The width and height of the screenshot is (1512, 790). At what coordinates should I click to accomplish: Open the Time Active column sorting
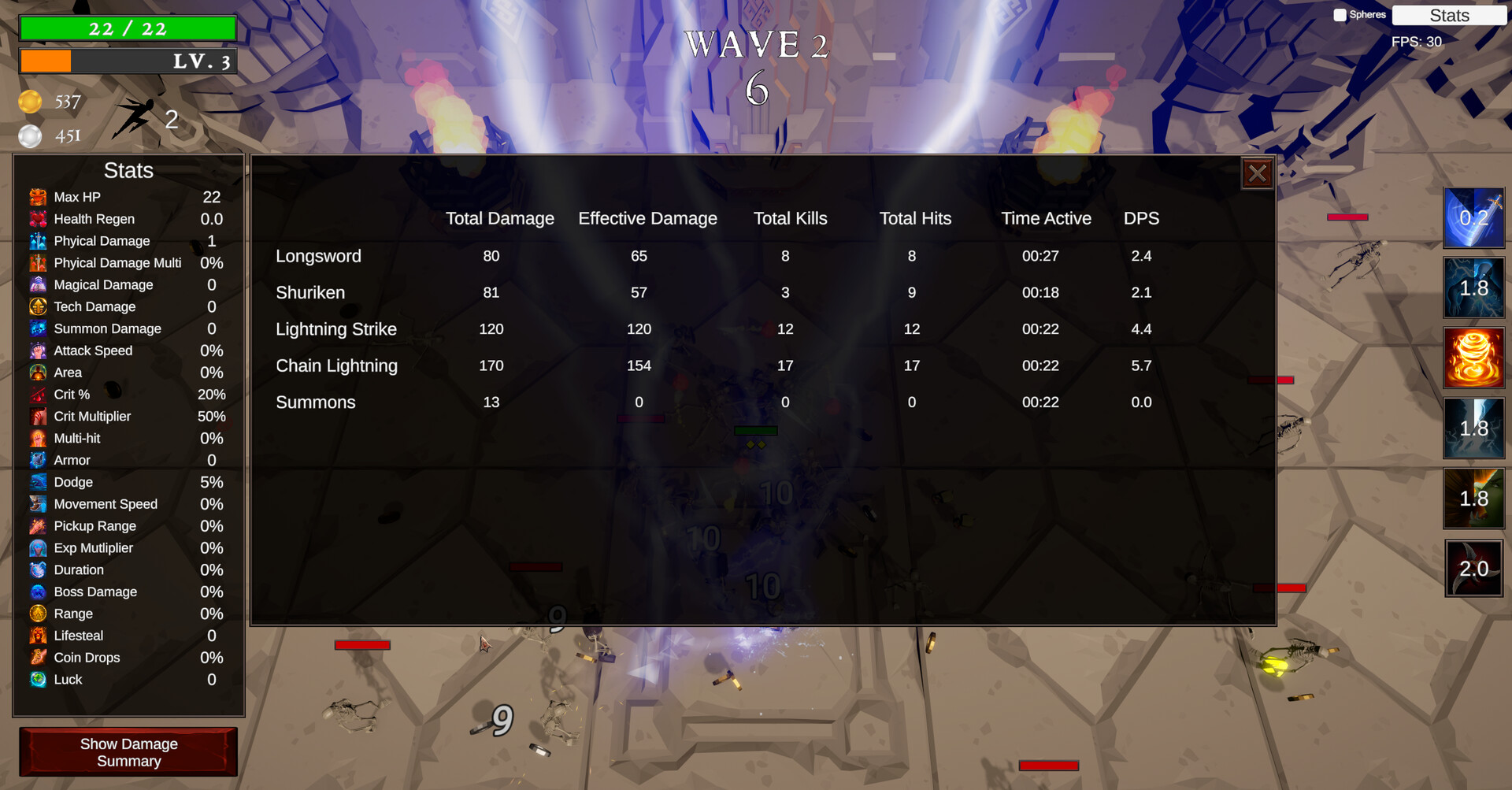coord(1046,218)
